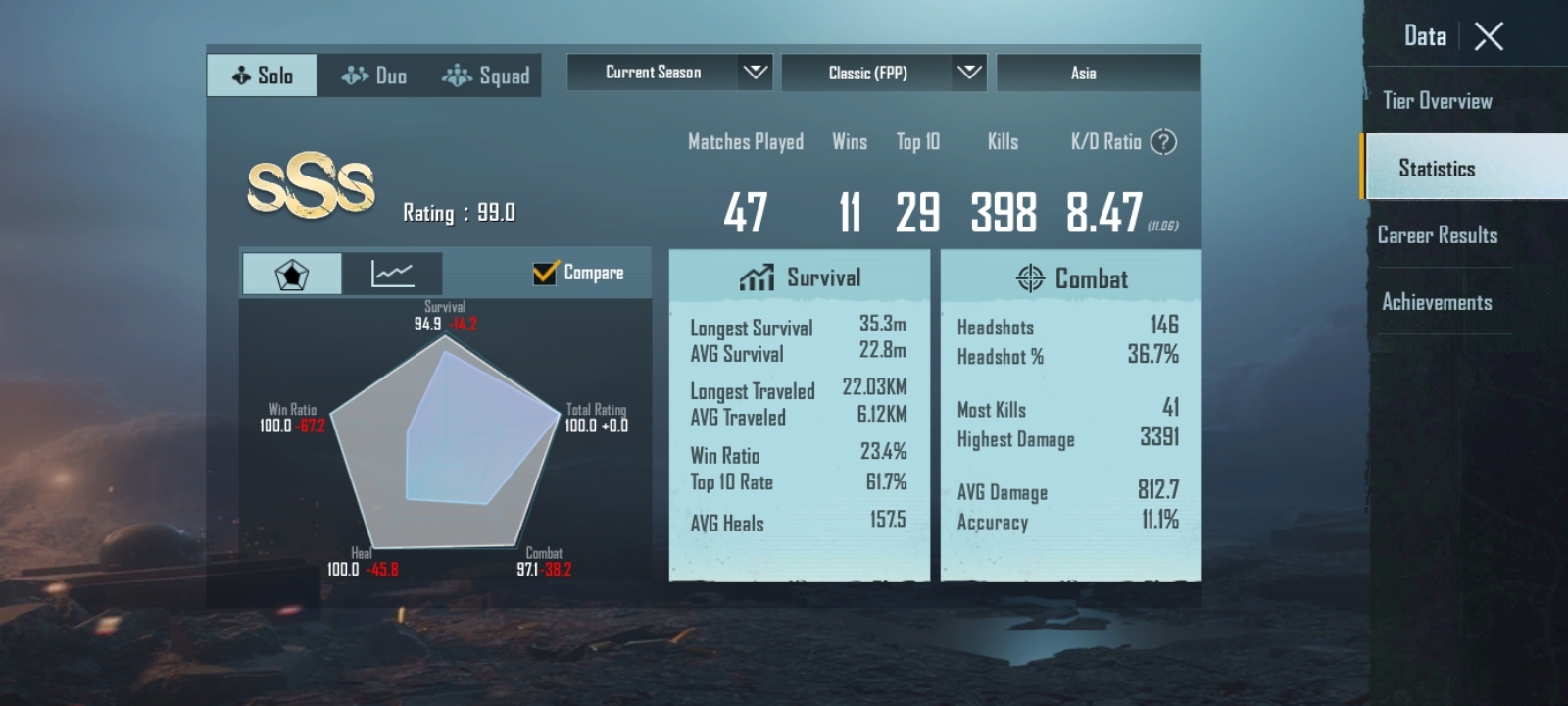
Task: Click the Survival bar chart icon
Action: [755, 277]
